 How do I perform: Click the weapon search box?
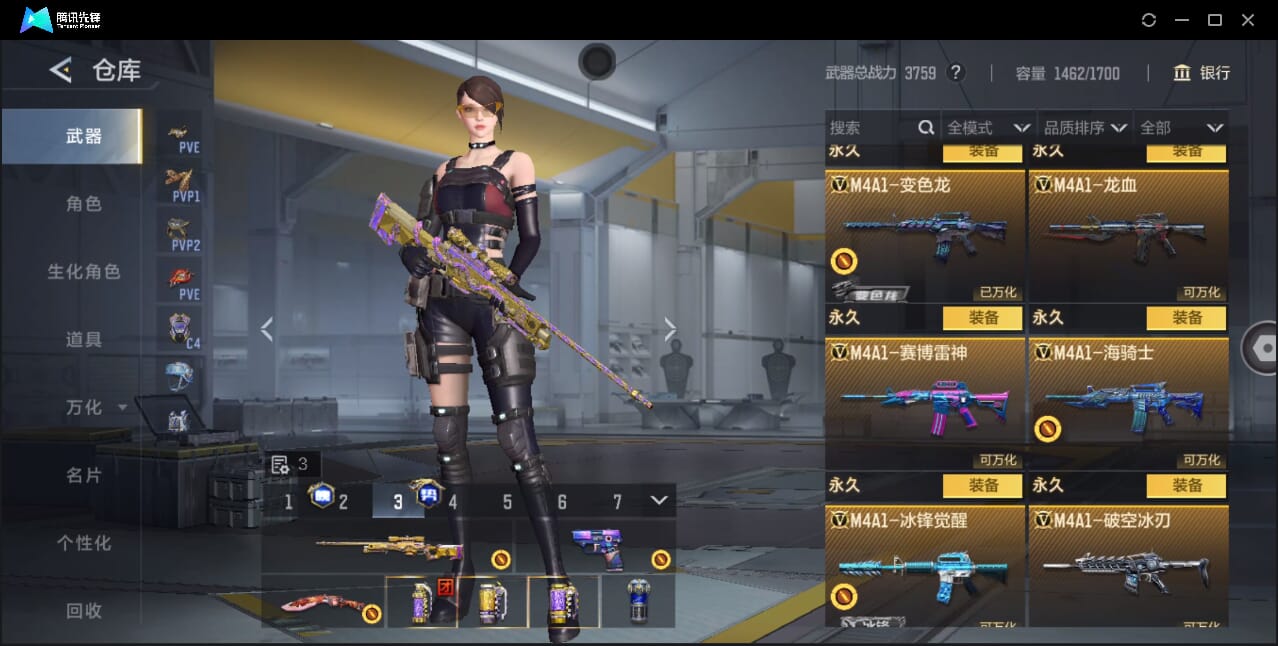click(872, 128)
